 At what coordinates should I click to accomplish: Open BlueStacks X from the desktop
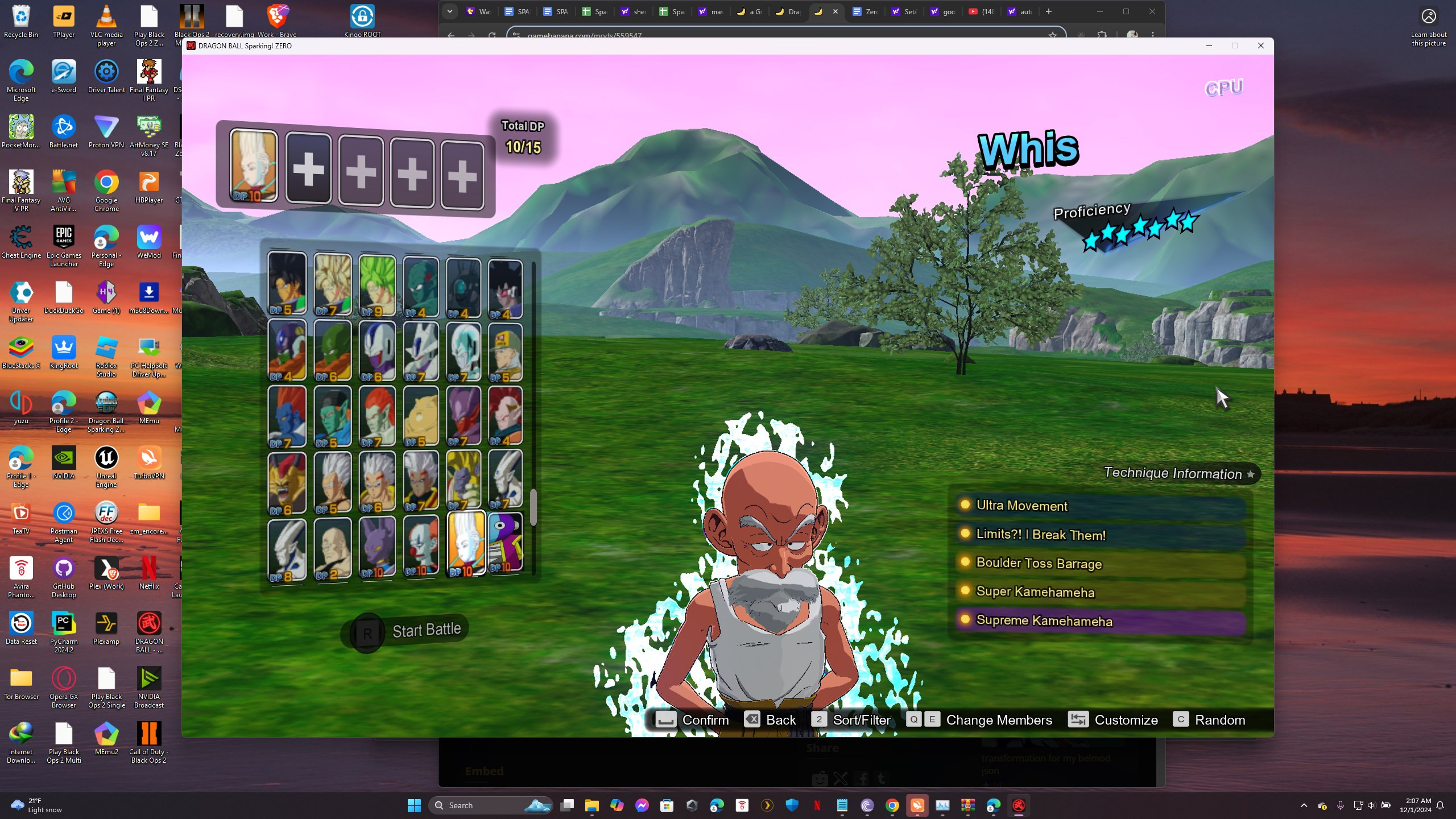[x=21, y=347]
